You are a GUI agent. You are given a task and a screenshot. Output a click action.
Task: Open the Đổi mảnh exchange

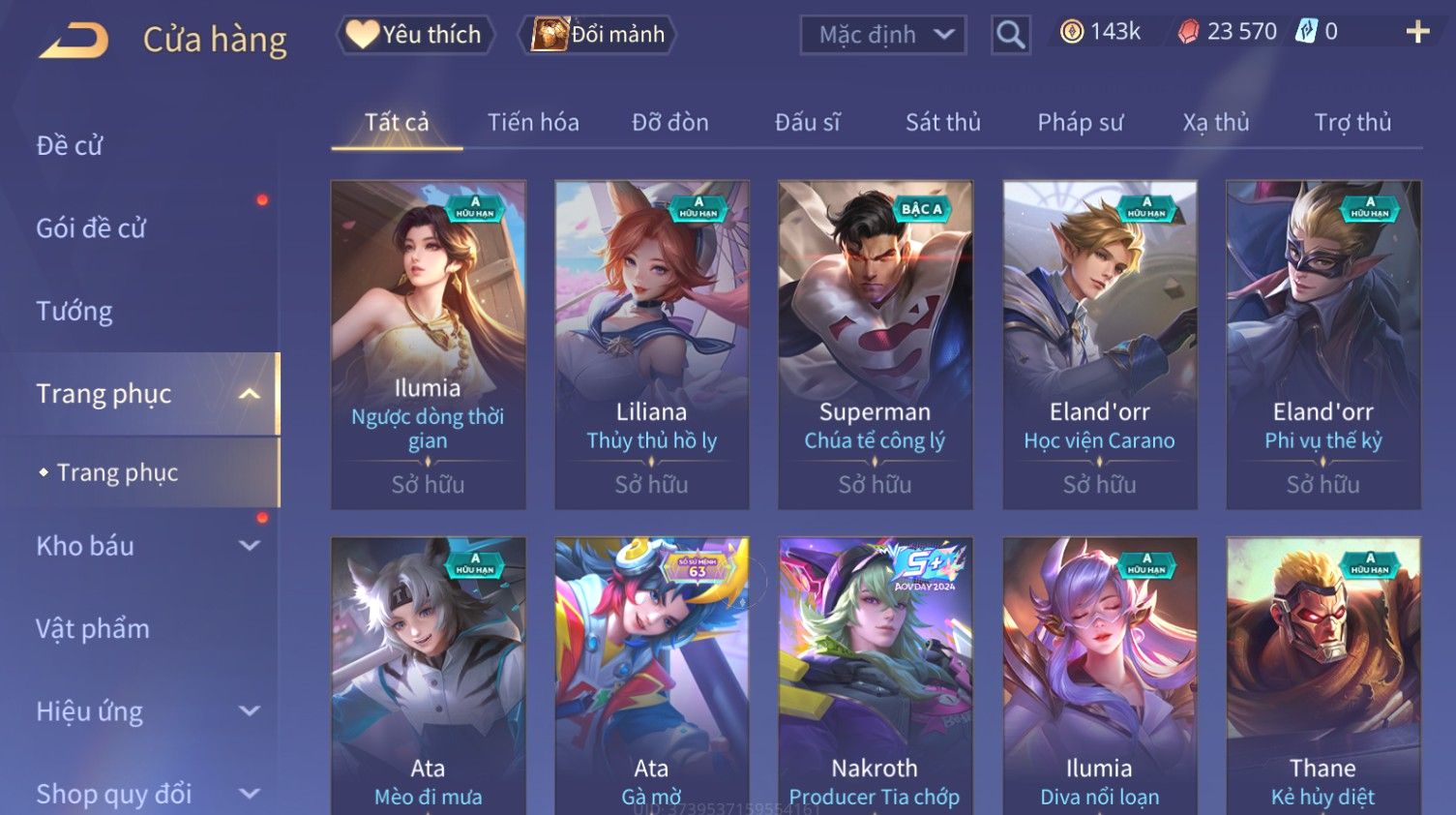pos(599,35)
